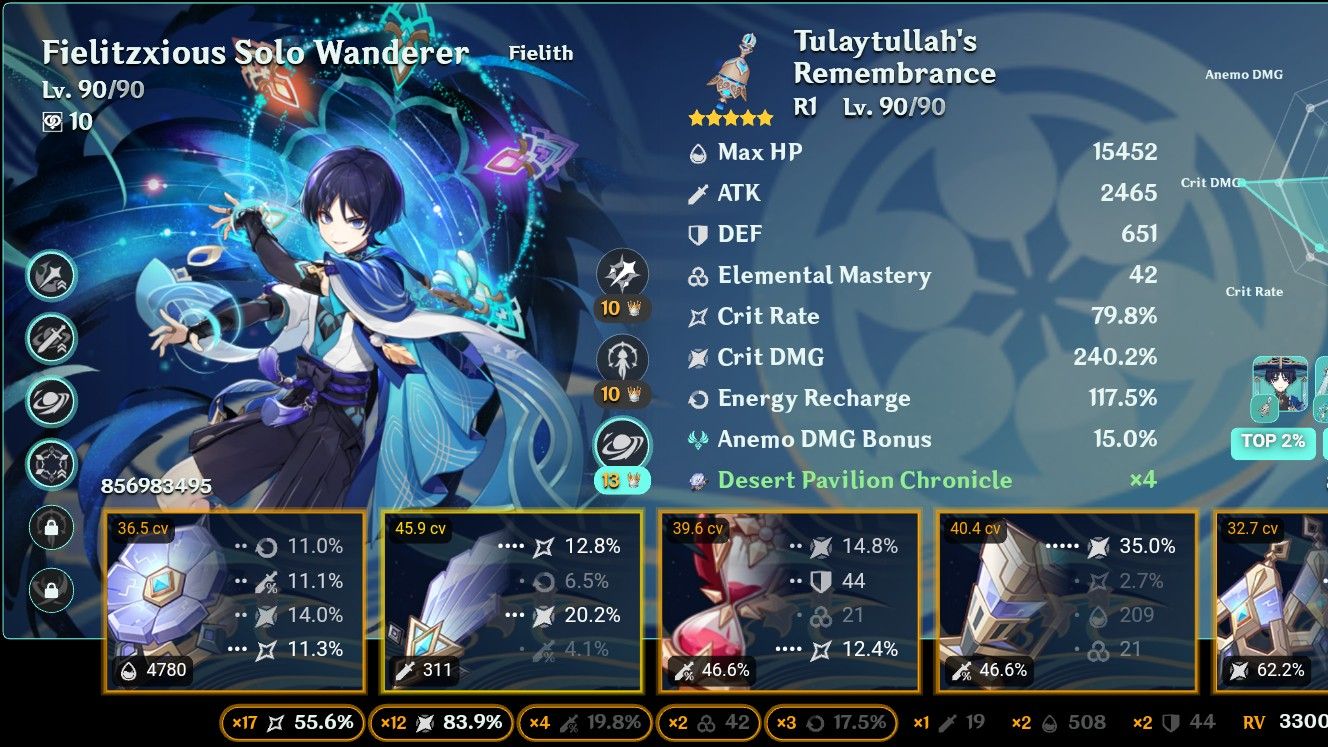Toggle the topmost attack icon in the left sidebar
The height and width of the screenshot is (747, 1328).
pyautogui.click(x=51, y=277)
